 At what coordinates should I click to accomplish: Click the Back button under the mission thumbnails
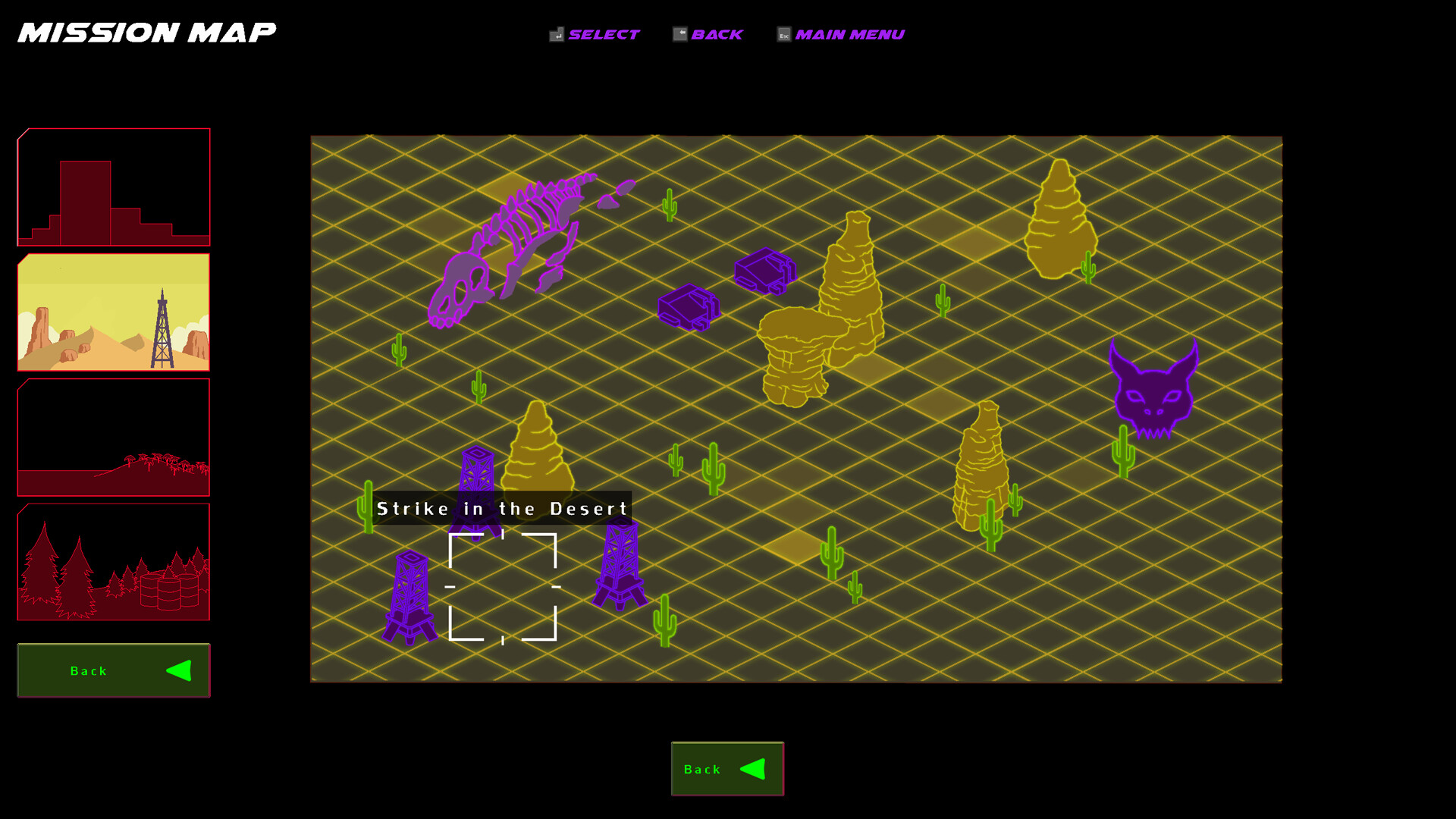(112, 670)
